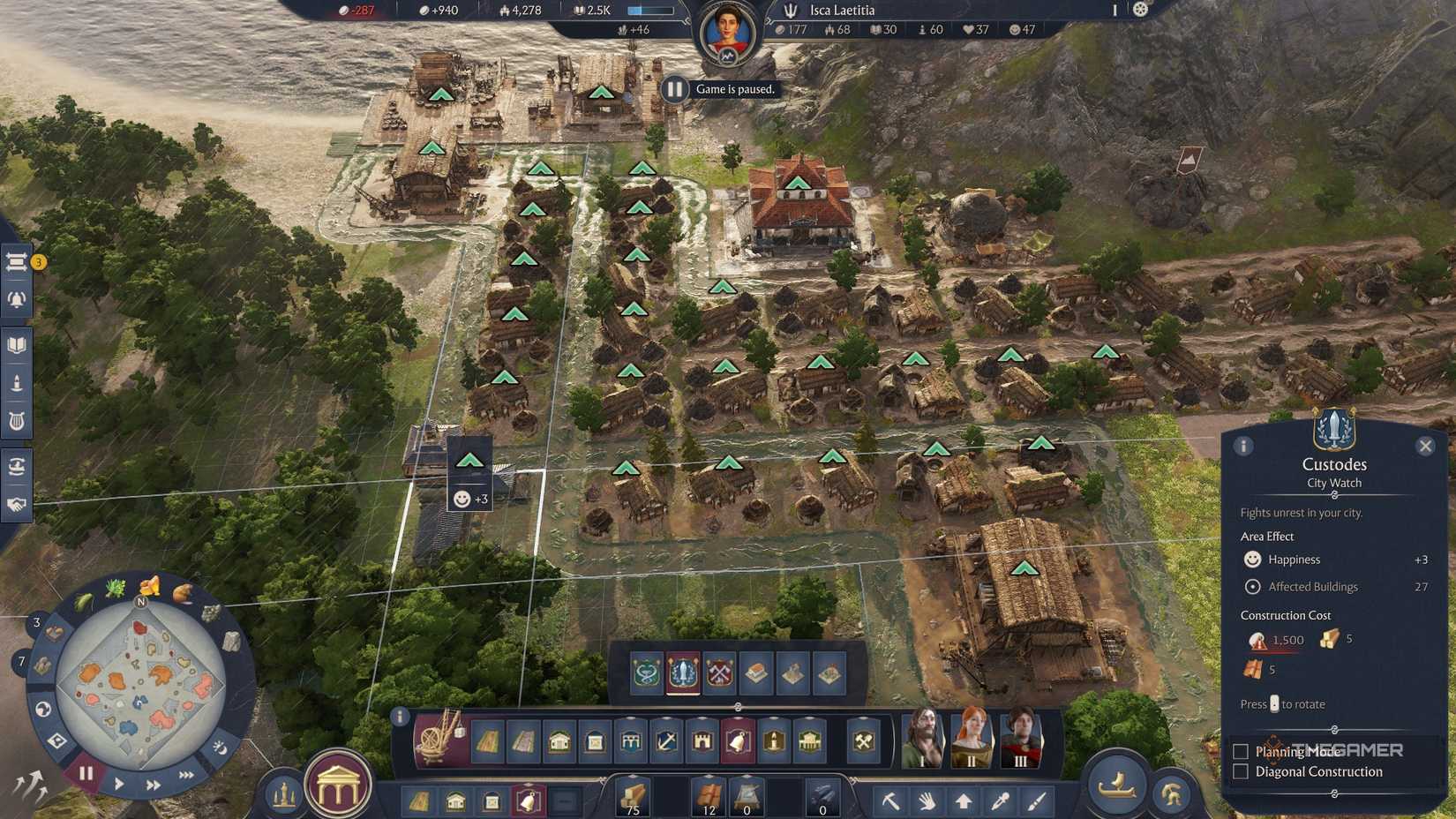Switch to the caduceus category tab
1456x819 pixels.
click(x=646, y=672)
